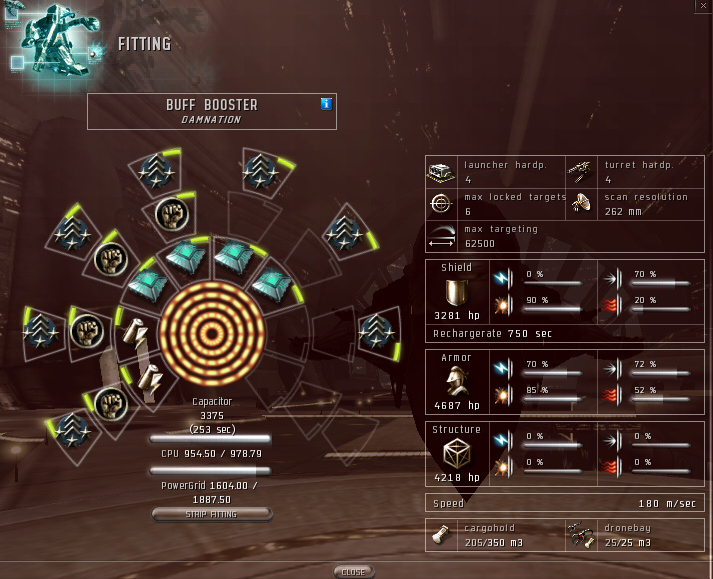
Task: Open the cargohold
Action: [441, 536]
